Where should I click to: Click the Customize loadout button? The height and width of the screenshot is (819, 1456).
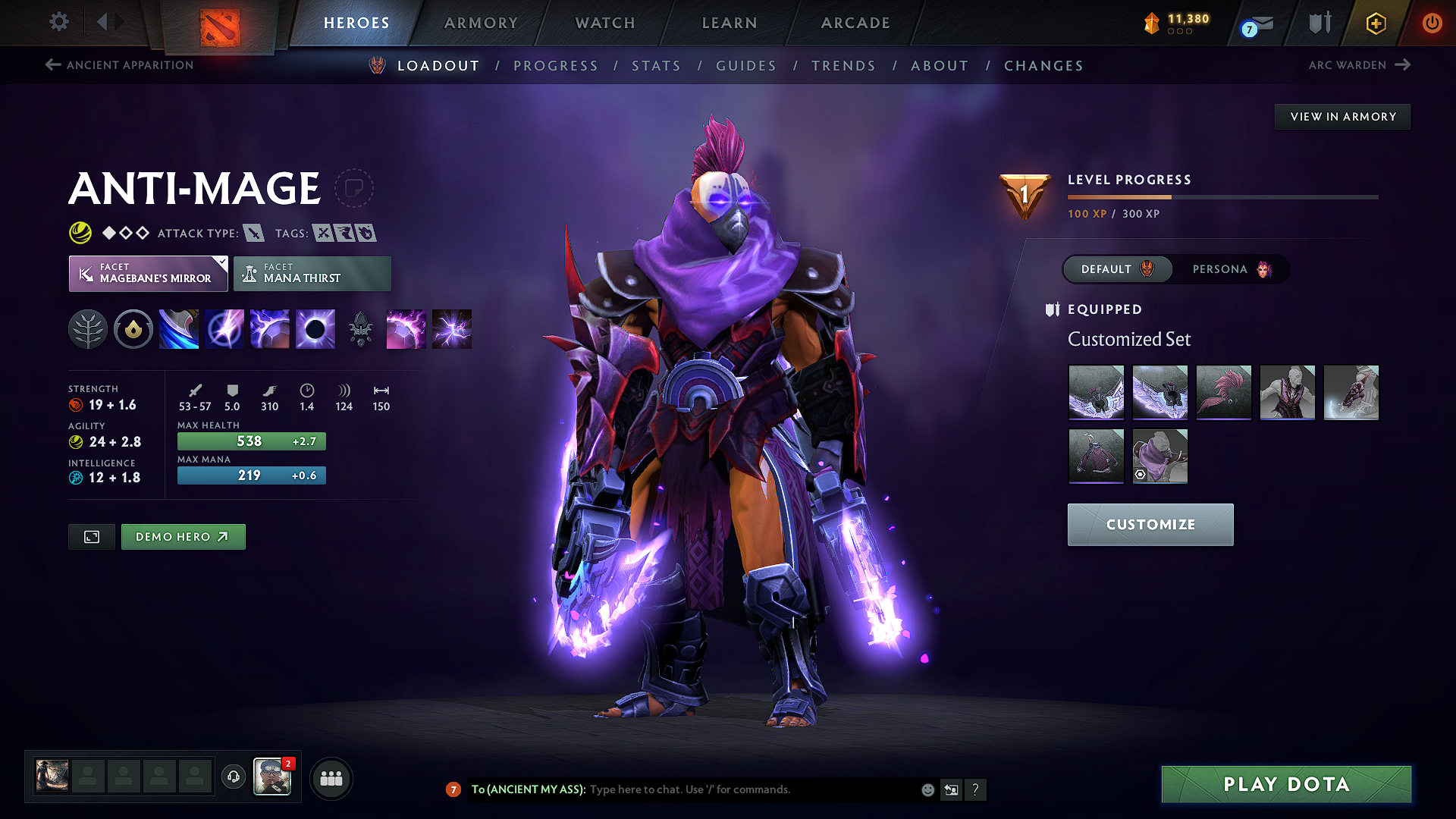tap(1150, 525)
